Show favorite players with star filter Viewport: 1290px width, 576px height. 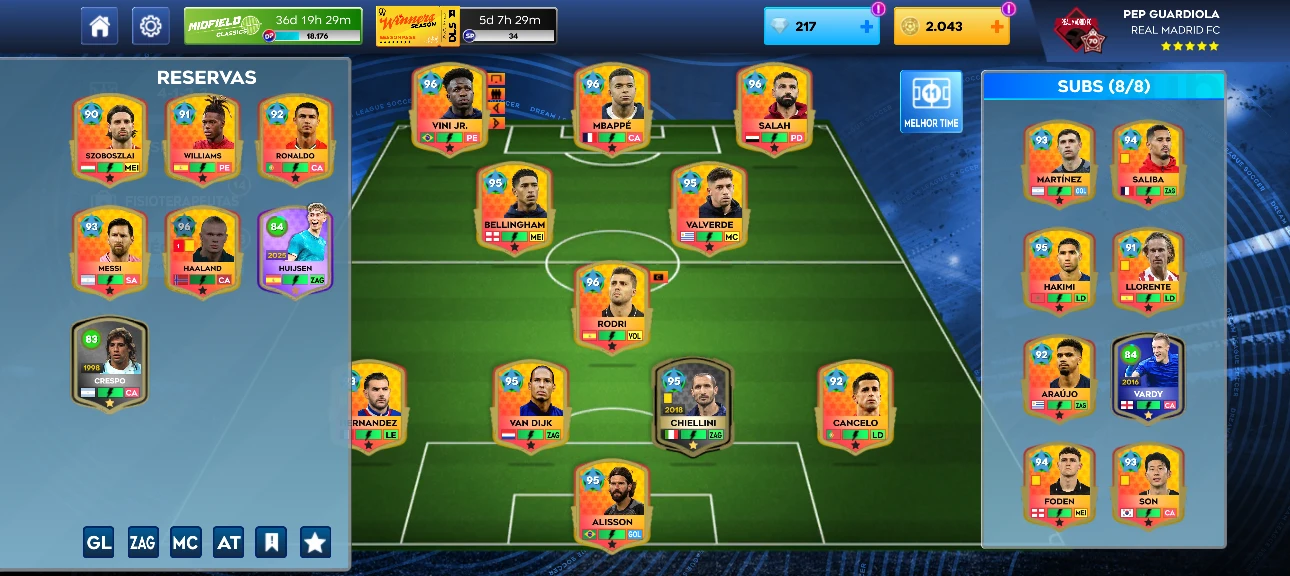314,542
